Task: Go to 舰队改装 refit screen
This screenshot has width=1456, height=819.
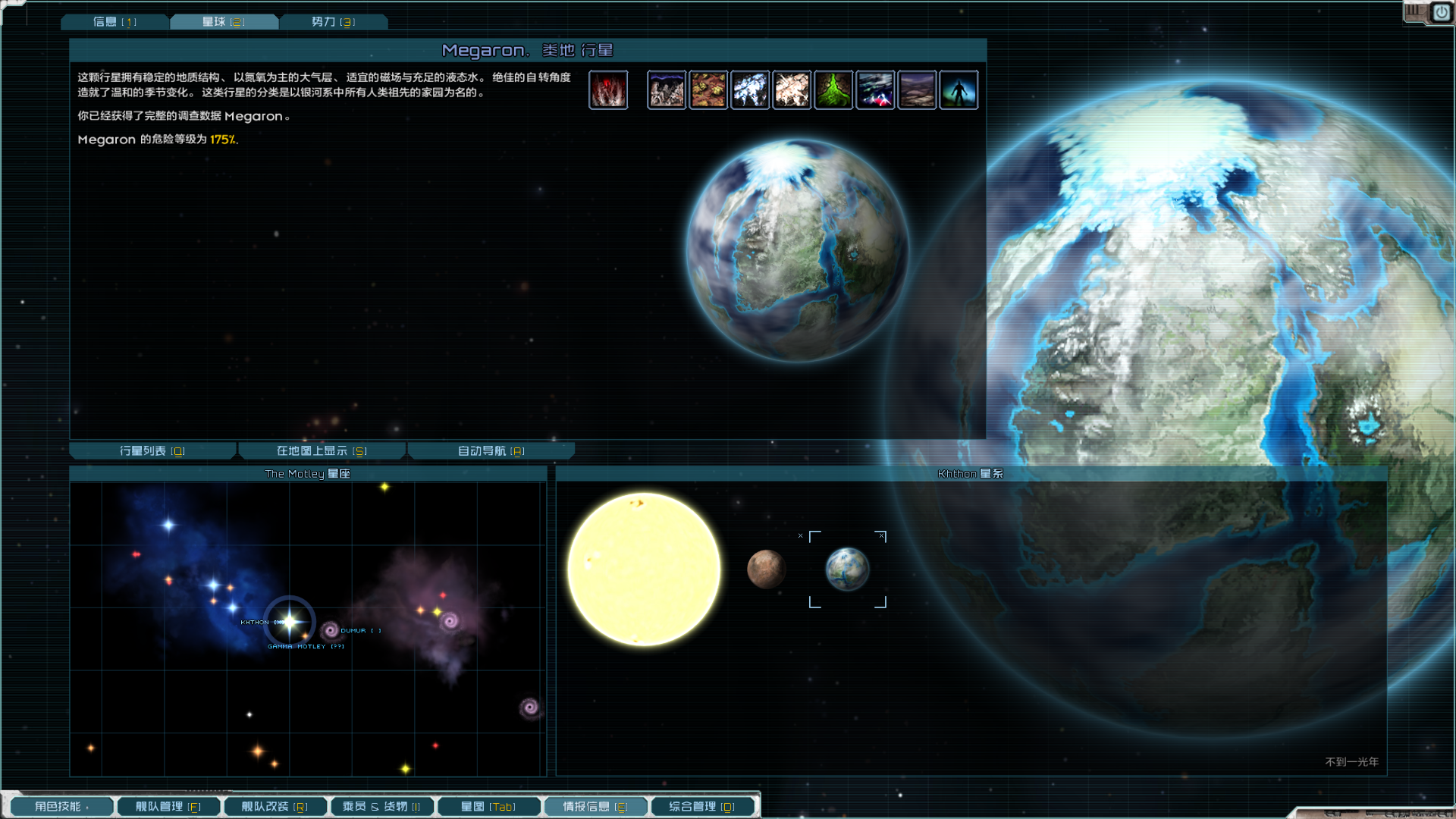Action: point(275,807)
